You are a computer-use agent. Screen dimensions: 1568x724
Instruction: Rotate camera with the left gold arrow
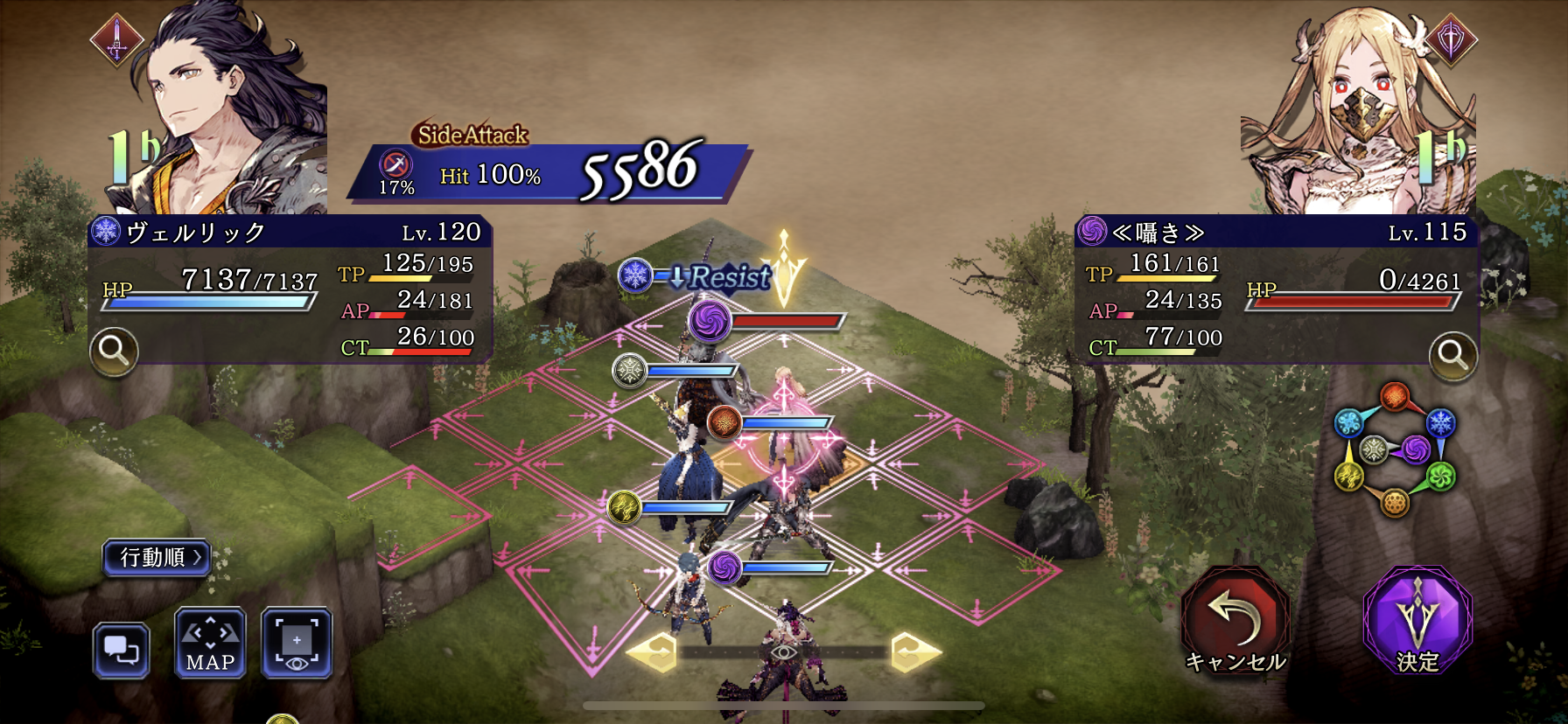[x=653, y=651]
